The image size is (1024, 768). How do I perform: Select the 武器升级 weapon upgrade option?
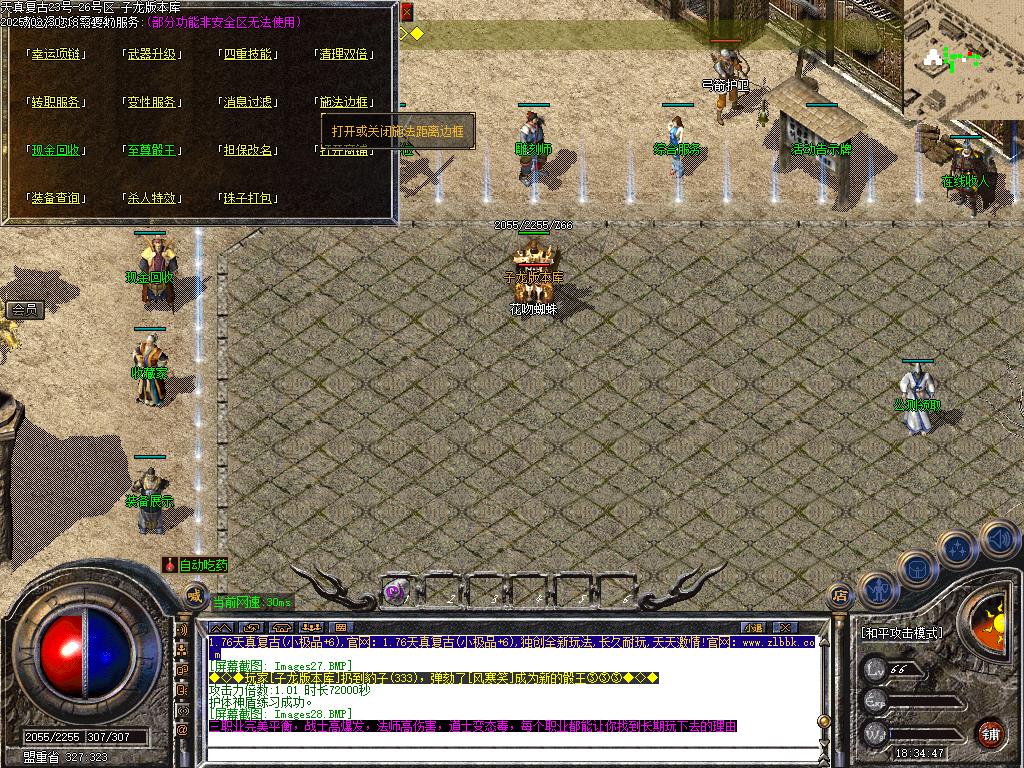click(153, 54)
